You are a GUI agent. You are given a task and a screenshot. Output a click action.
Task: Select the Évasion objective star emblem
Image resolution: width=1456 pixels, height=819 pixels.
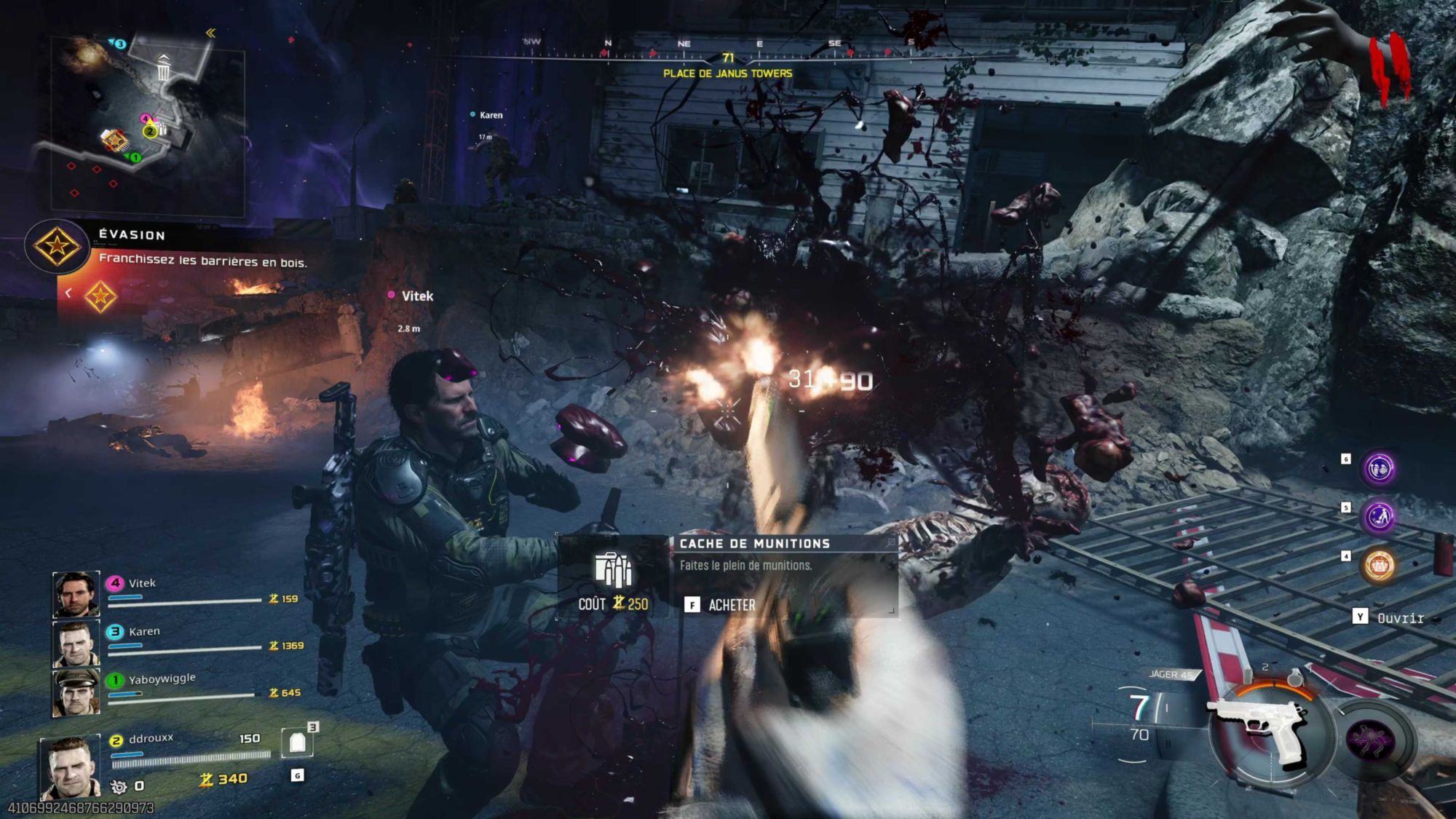57,246
